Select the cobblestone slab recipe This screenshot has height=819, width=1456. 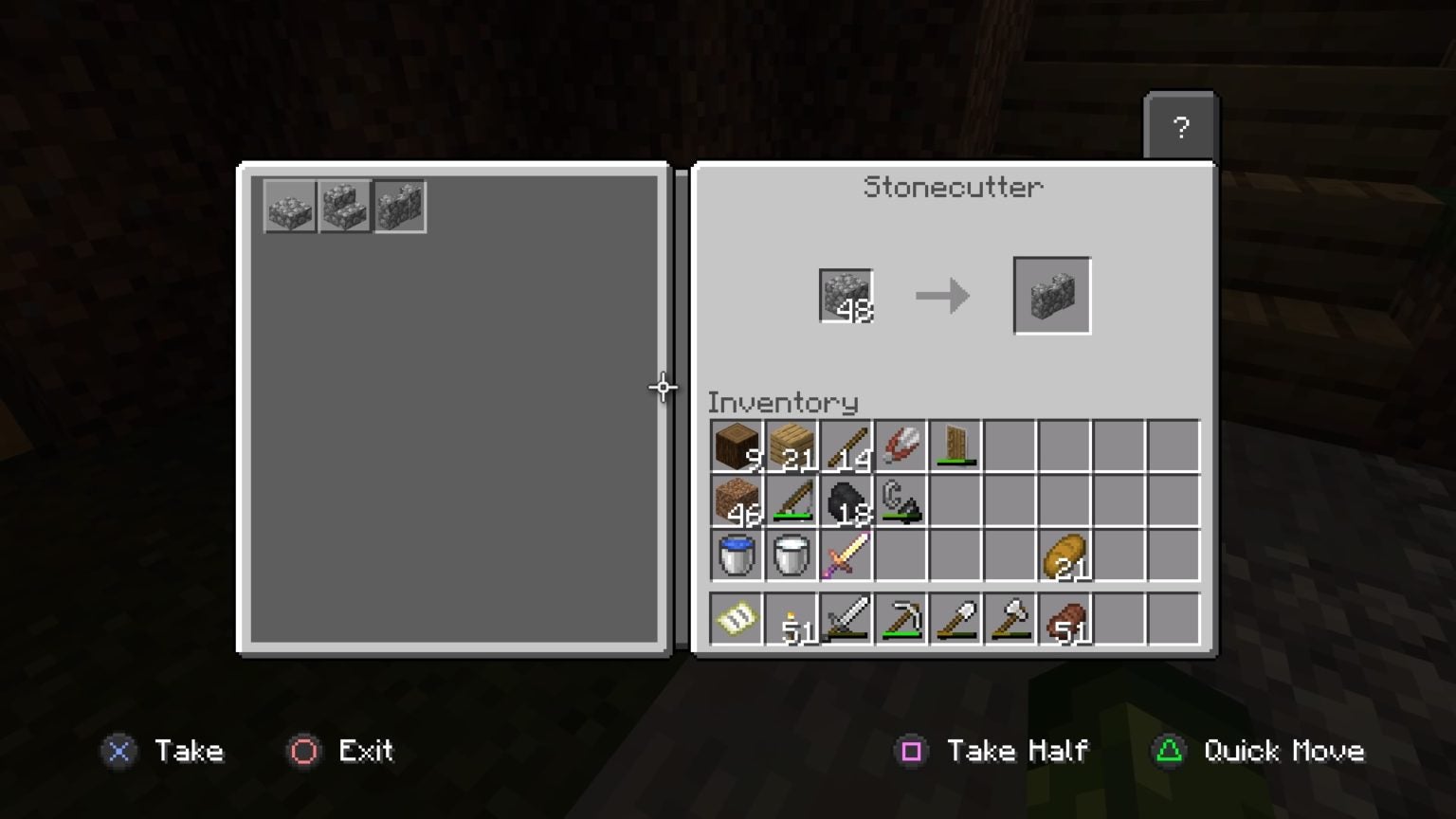289,207
